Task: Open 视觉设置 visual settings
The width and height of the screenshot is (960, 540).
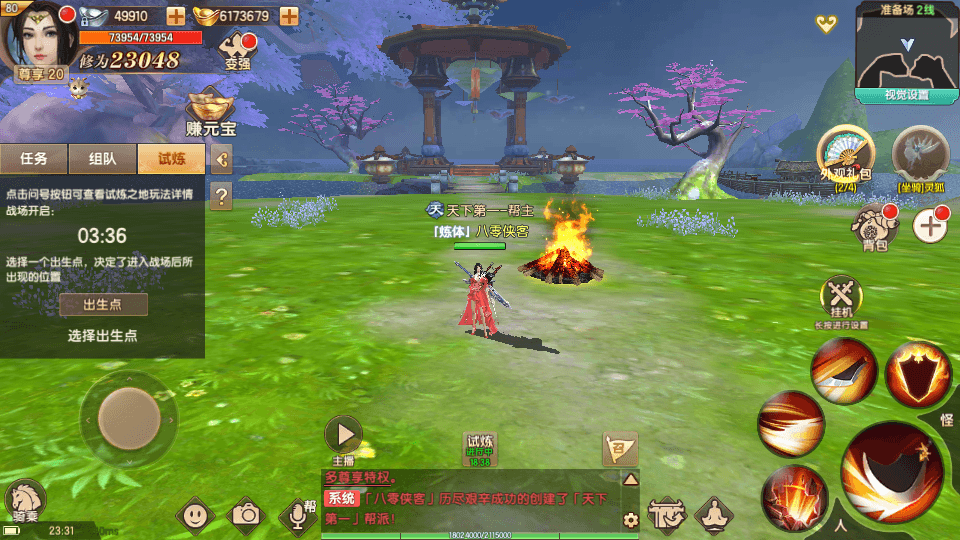Action: [x=906, y=95]
